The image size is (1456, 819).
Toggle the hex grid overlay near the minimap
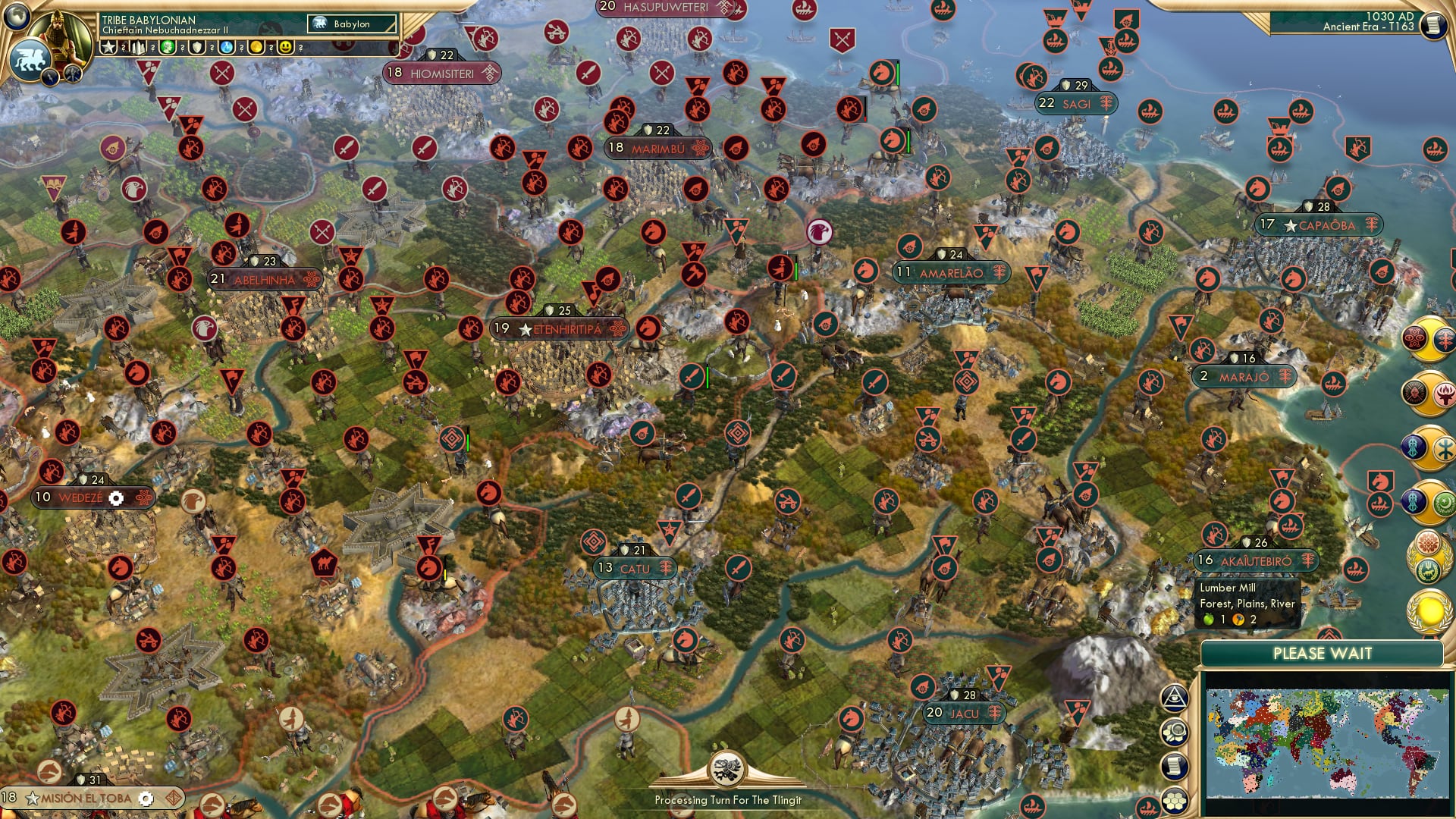(x=1176, y=800)
